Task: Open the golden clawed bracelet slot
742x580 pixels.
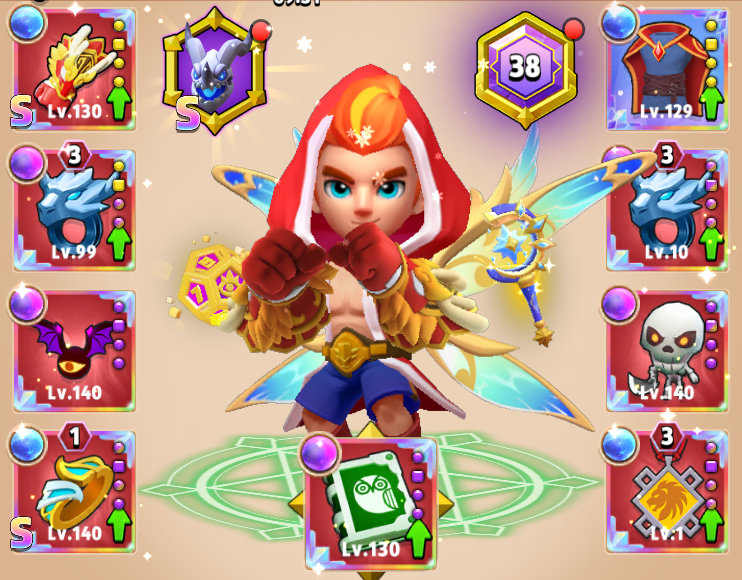Action: [73, 492]
